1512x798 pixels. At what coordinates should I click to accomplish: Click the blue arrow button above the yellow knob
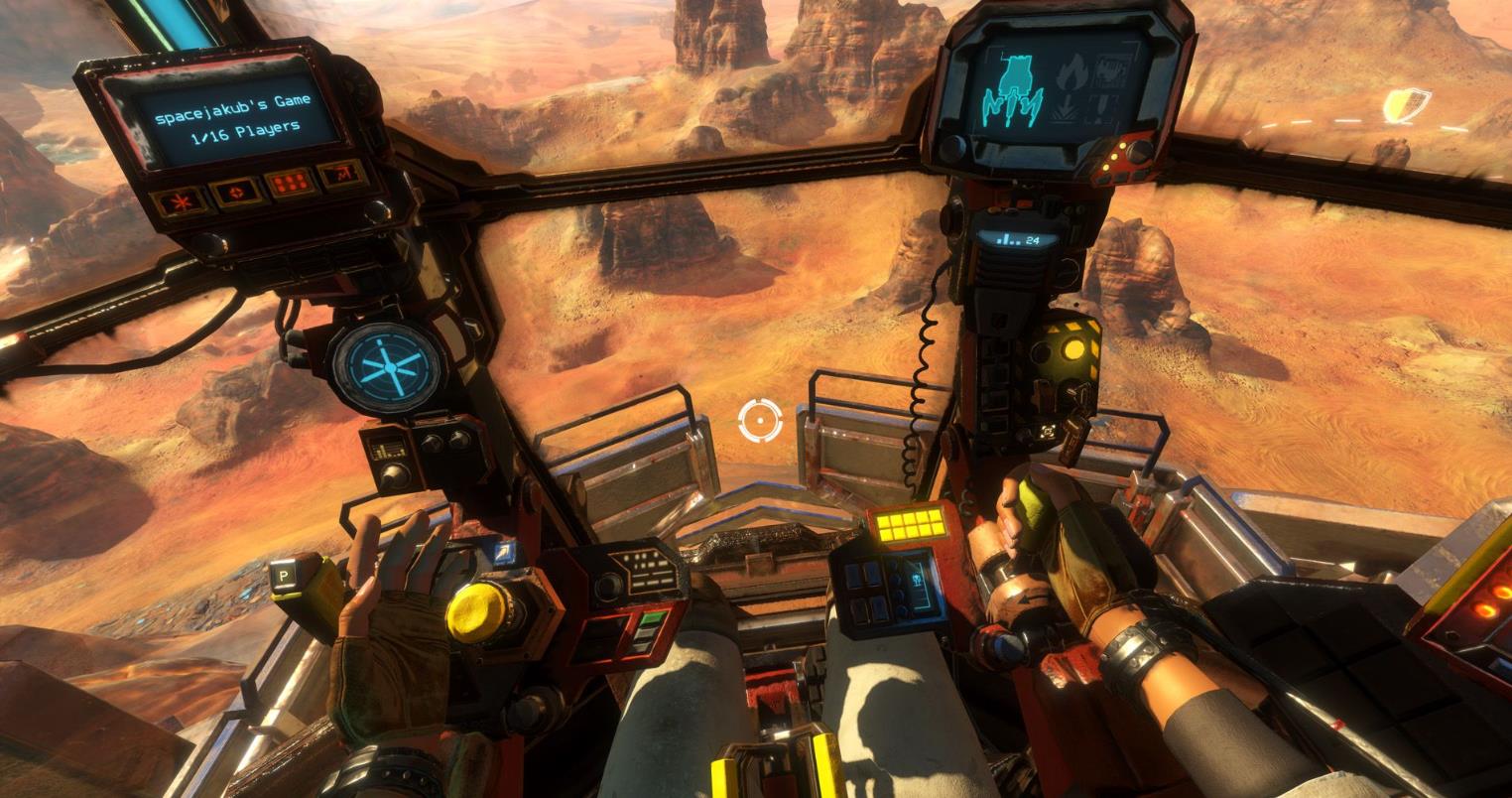pos(504,554)
